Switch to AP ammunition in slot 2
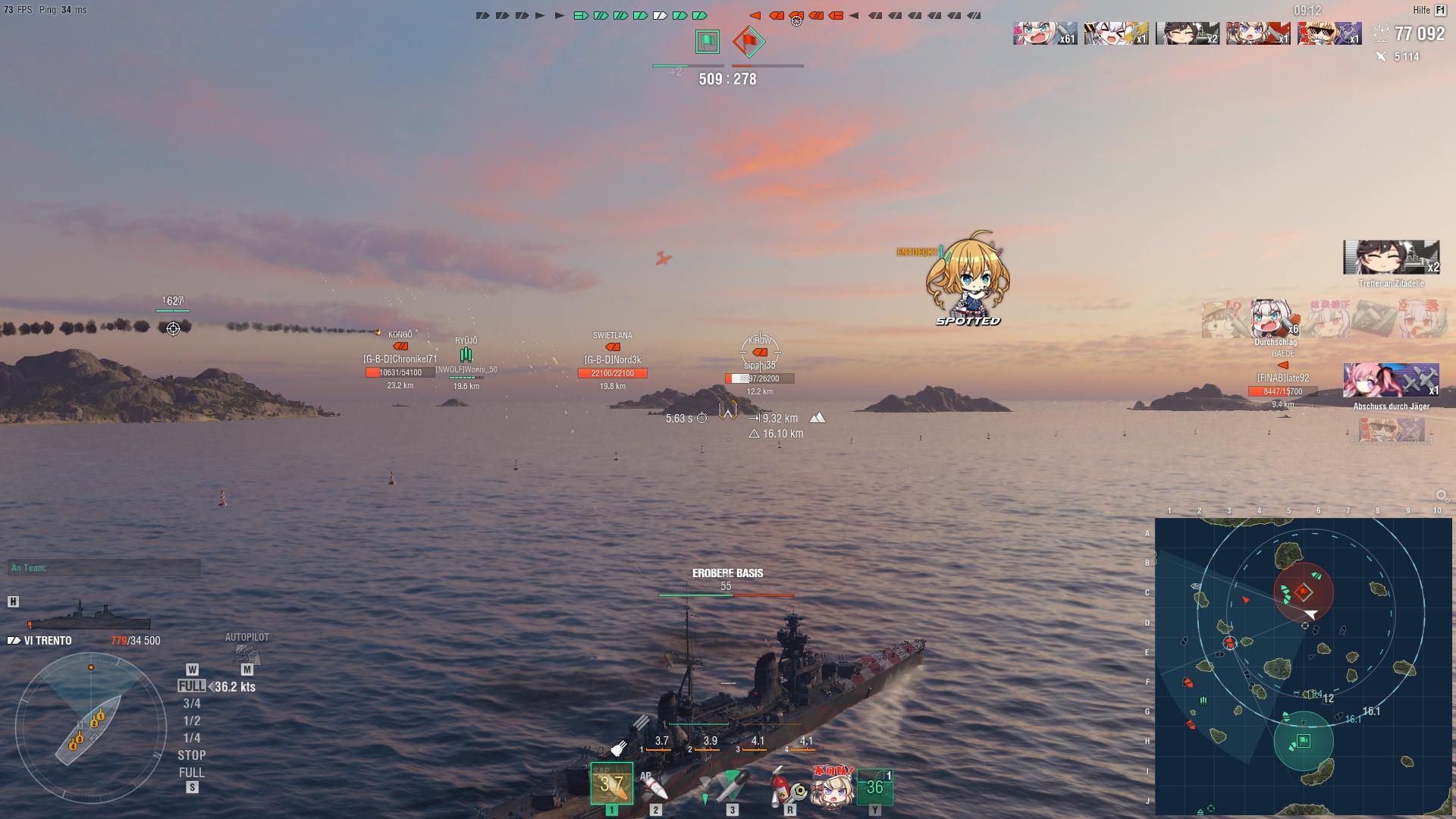1456x819 pixels. pyautogui.click(x=654, y=785)
